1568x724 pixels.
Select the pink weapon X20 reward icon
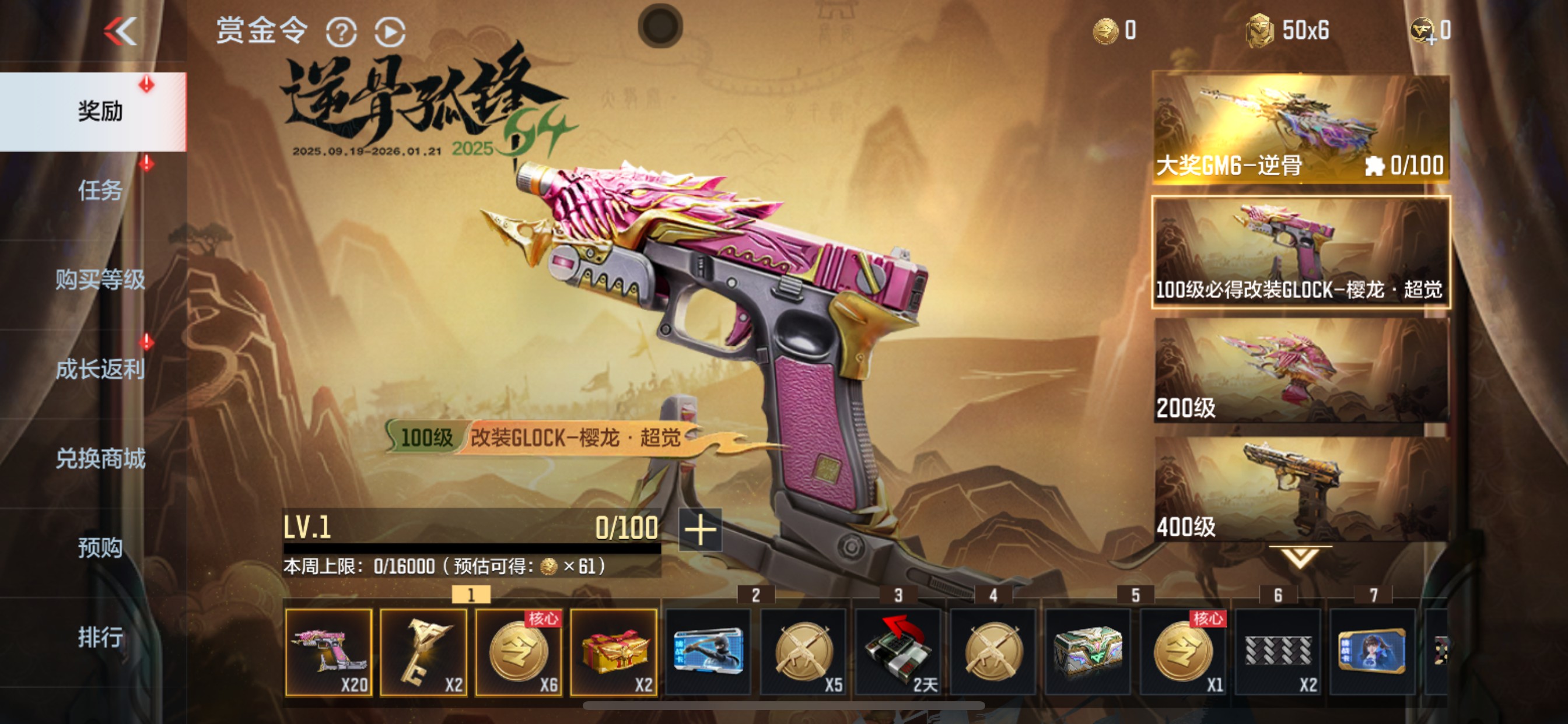[x=328, y=652]
